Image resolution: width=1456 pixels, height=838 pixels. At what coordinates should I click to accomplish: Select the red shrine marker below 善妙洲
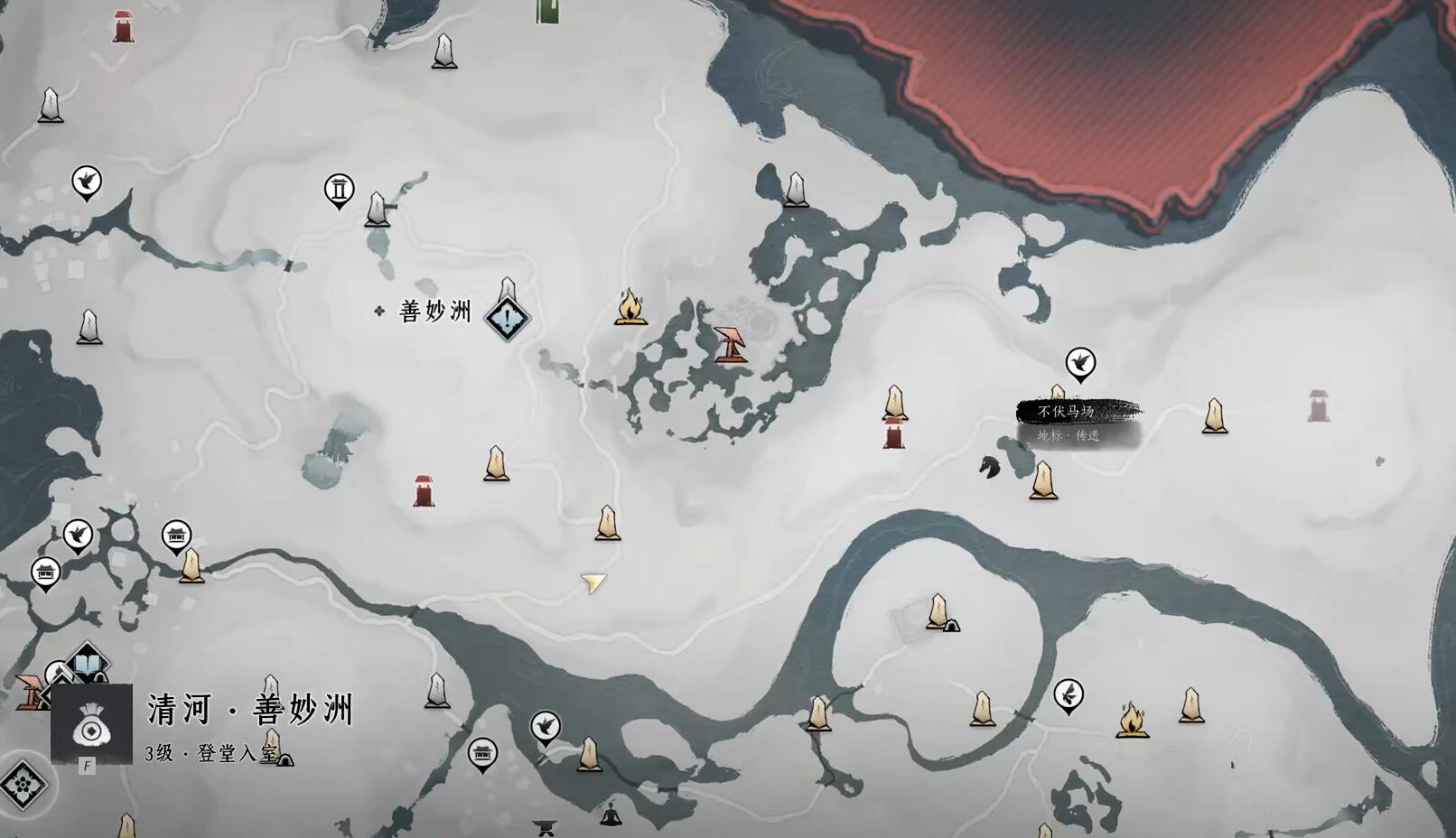424,490
